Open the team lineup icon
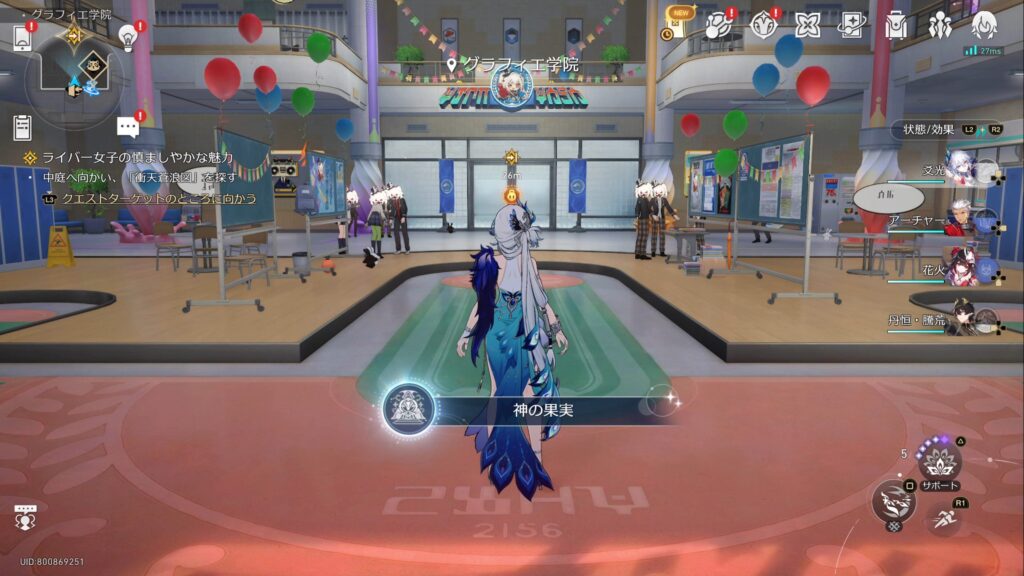The image size is (1024, 576). tap(940, 25)
